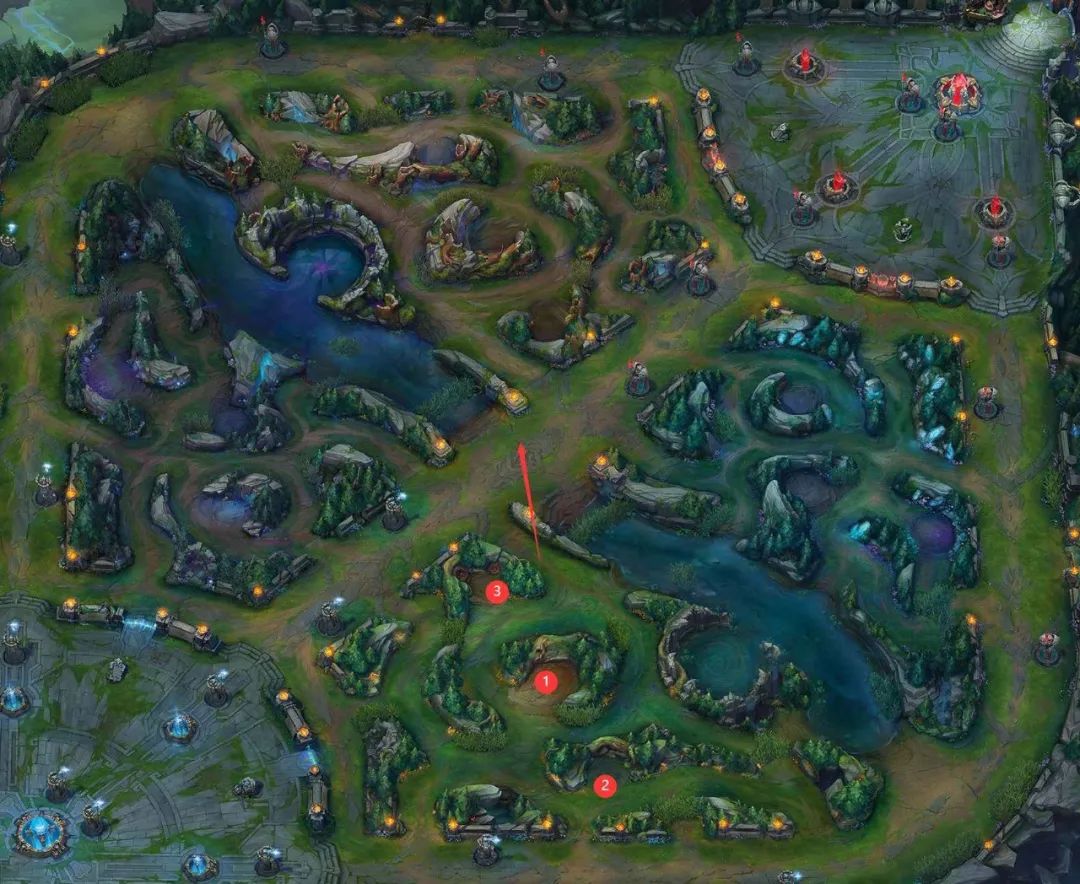Select the red marker numbered 2
This screenshot has width=1080, height=884.
coord(603,786)
